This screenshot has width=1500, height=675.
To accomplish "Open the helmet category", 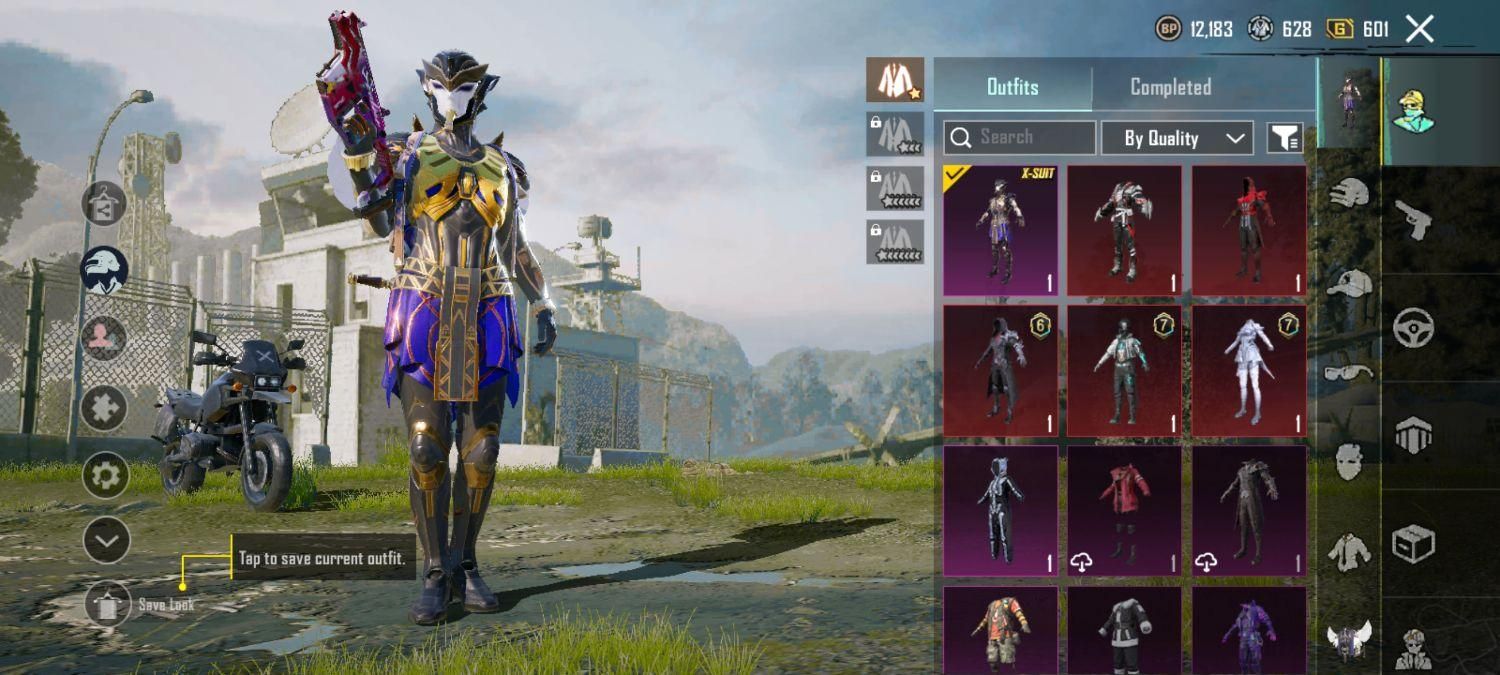I will click(x=1349, y=195).
